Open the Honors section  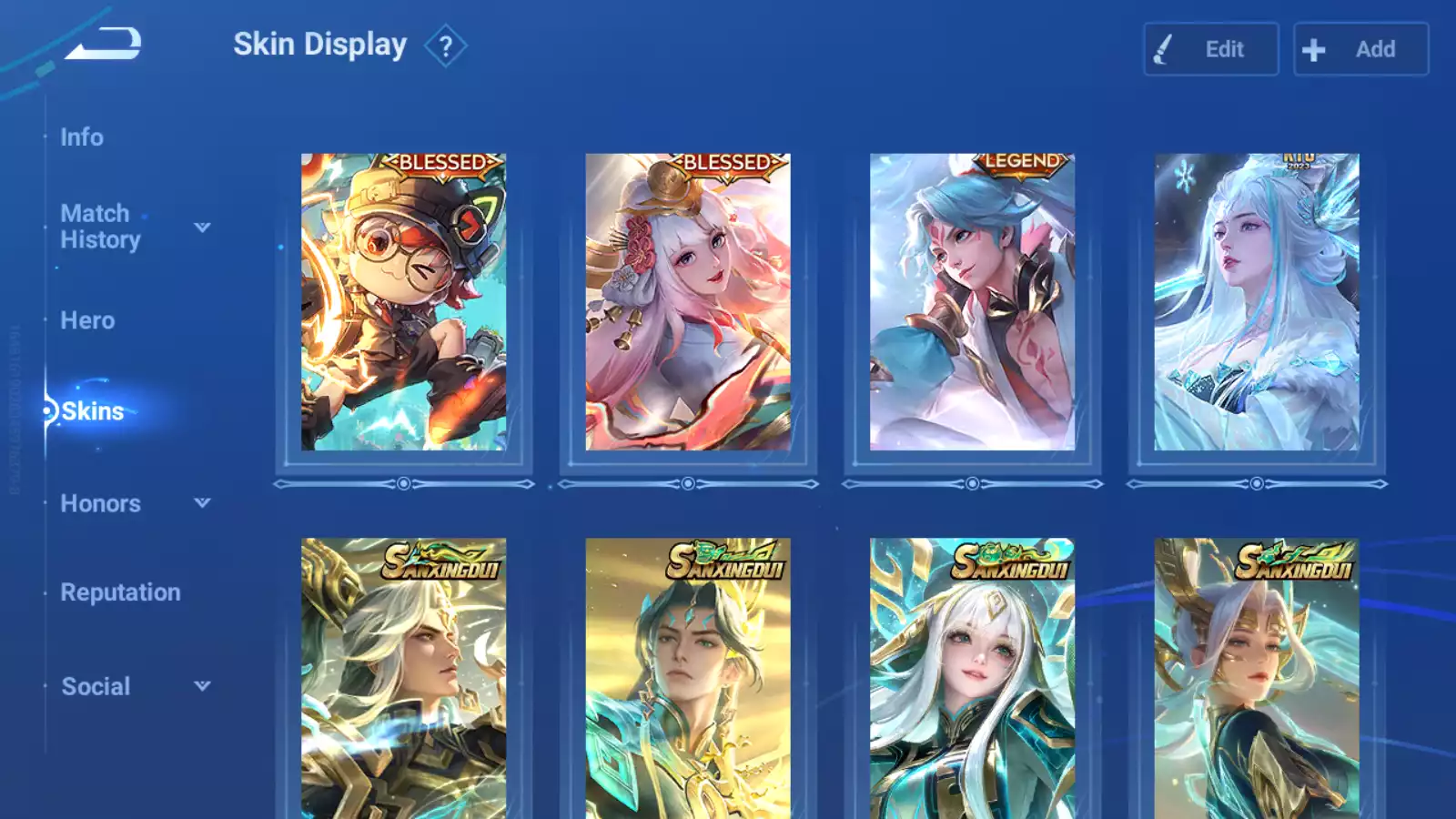coord(100,503)
